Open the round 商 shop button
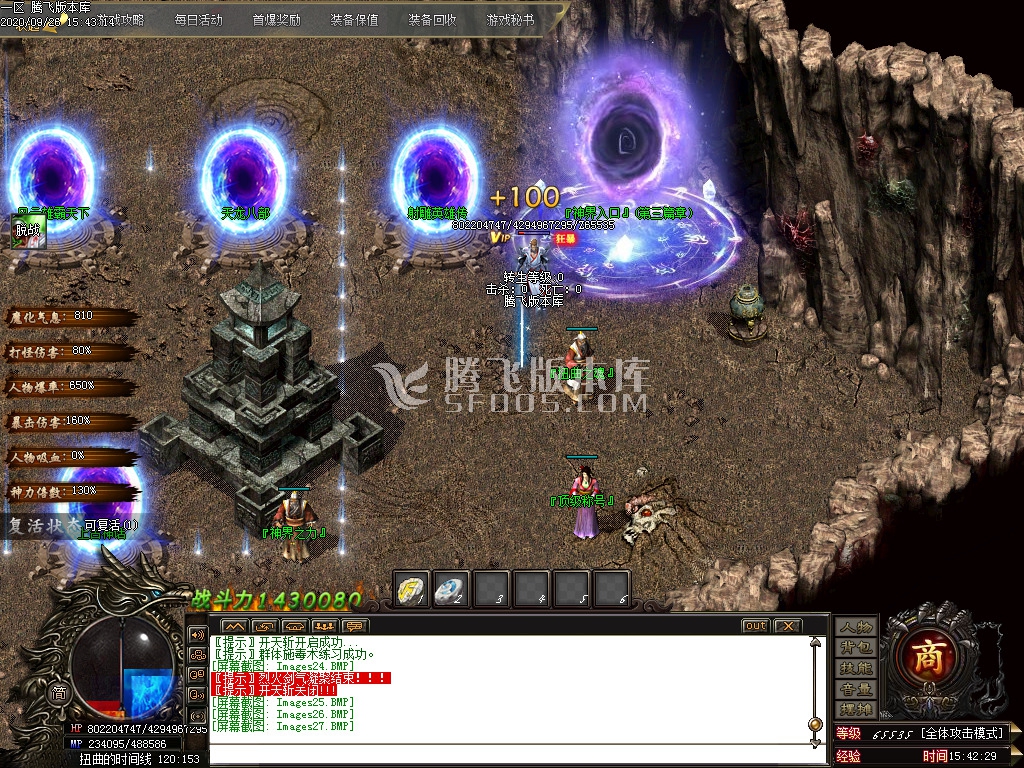 click(933, 655)
